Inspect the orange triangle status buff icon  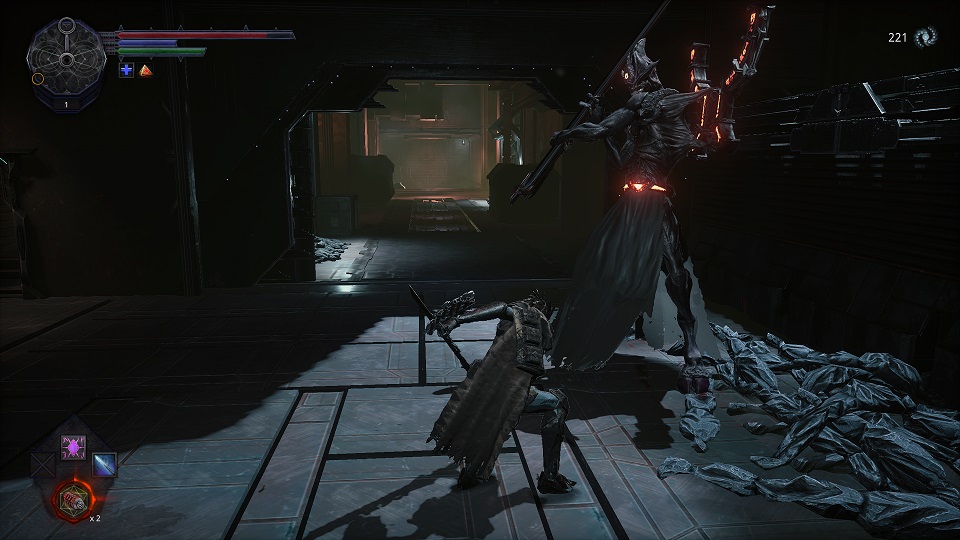145,70
